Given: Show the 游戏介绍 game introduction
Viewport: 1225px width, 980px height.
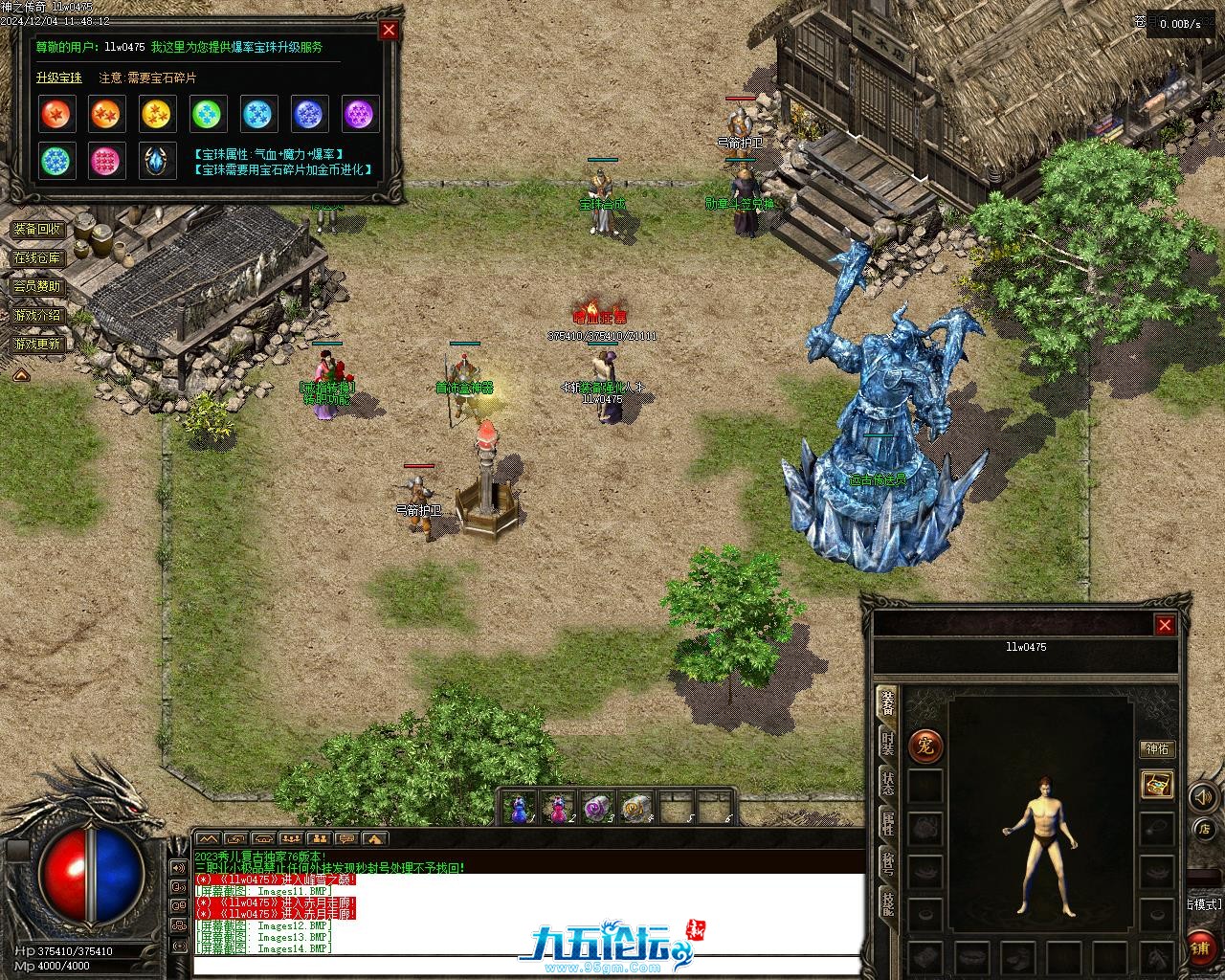Looking at the screenshot, I should [37, 315].
